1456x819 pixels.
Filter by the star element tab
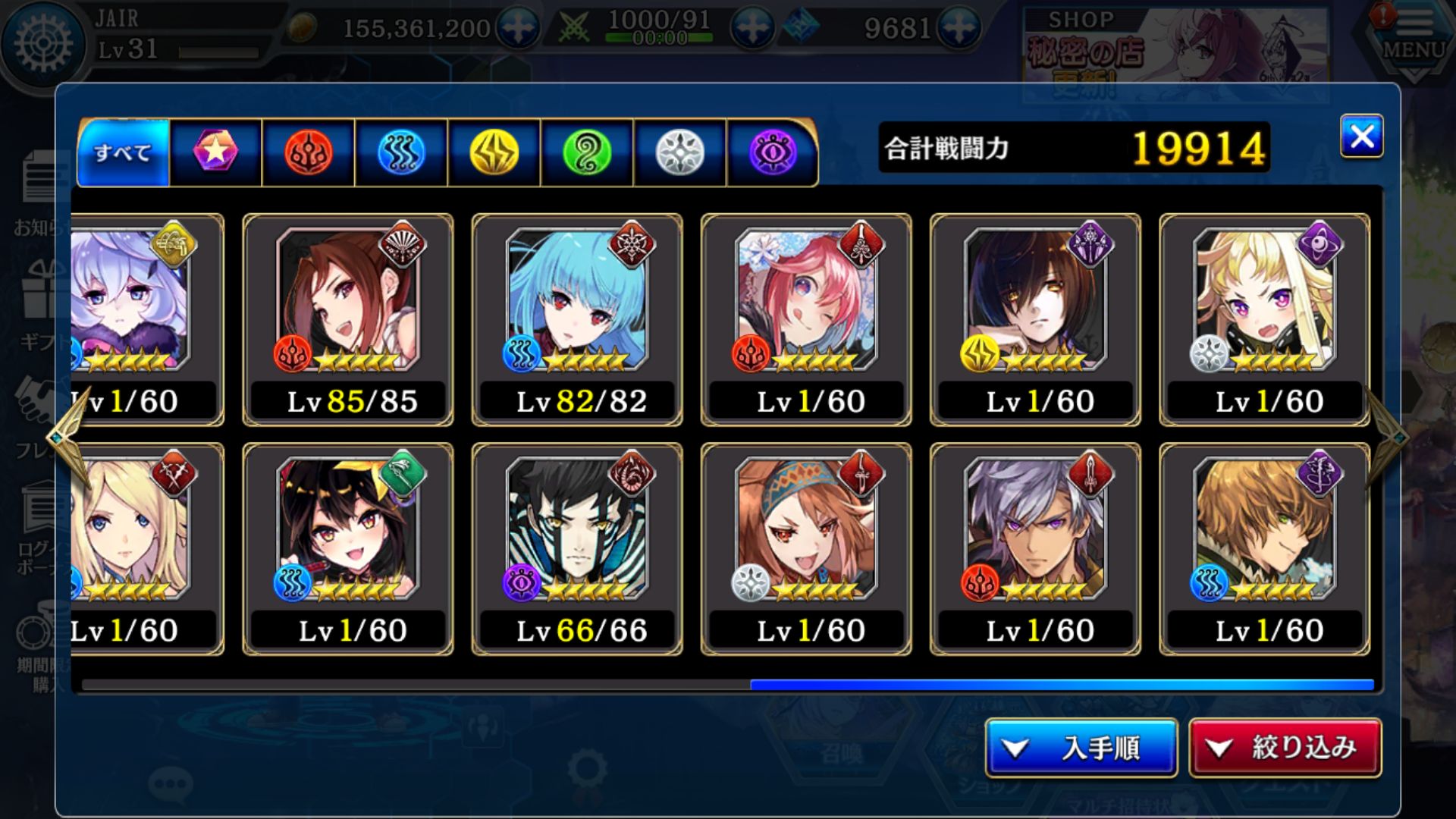click(215, 152)
